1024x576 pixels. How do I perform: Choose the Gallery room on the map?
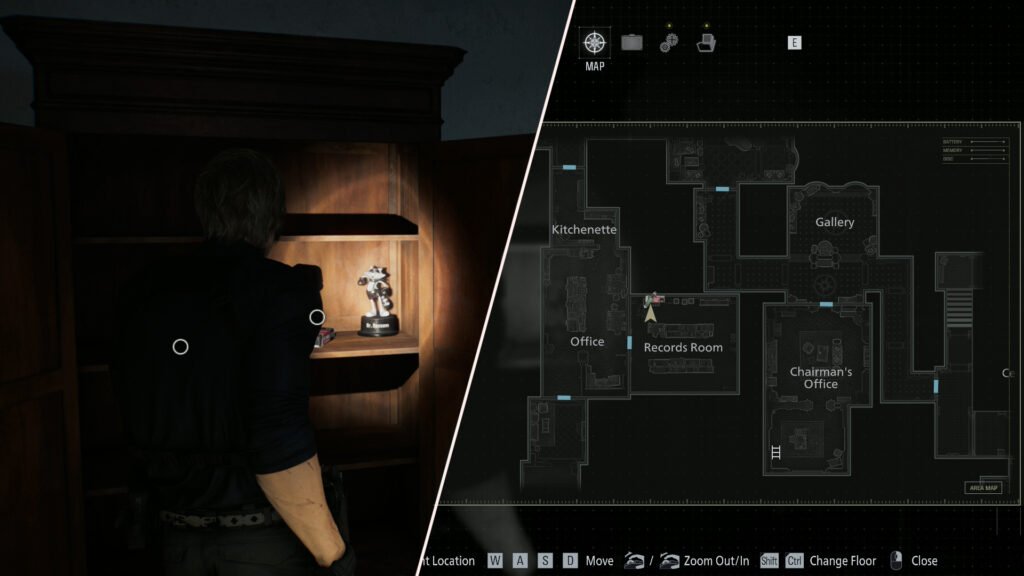point(834,223)
